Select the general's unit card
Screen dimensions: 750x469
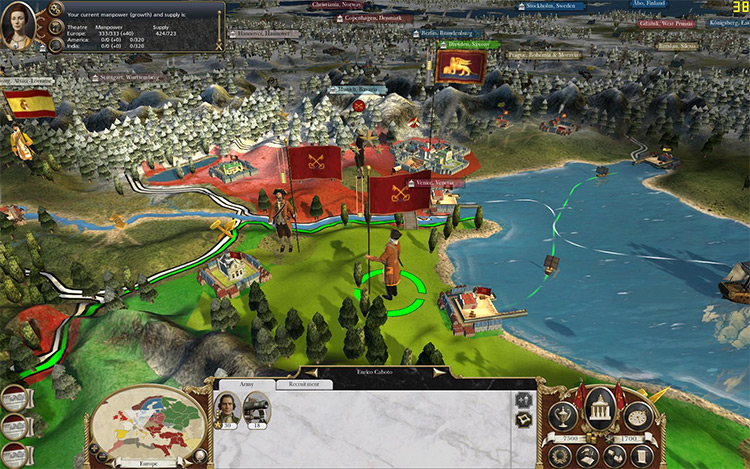click(228, 407)
